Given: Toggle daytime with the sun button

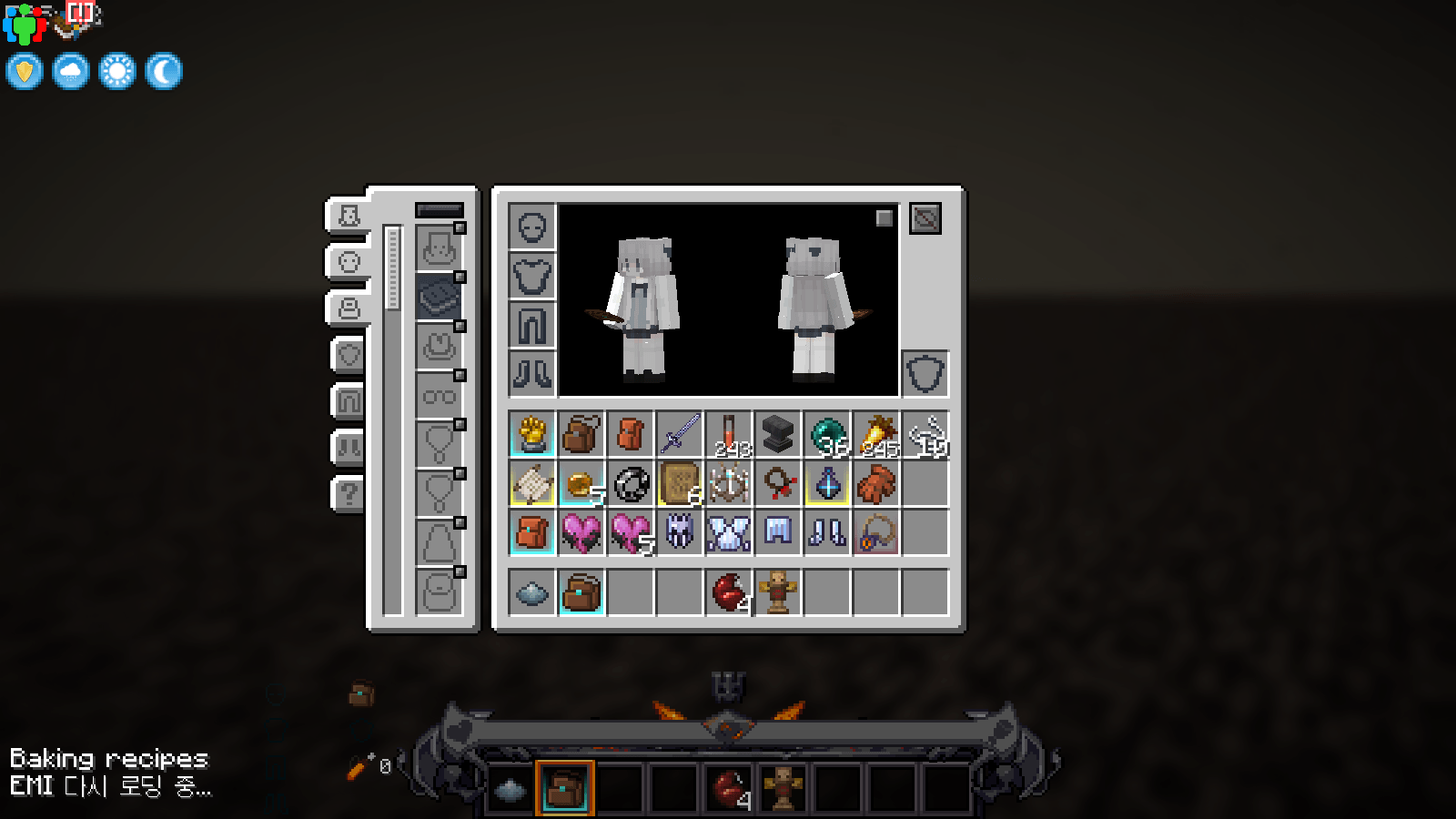Looking at the screenshot, I should pyautogui.click(x=116, y=70).
